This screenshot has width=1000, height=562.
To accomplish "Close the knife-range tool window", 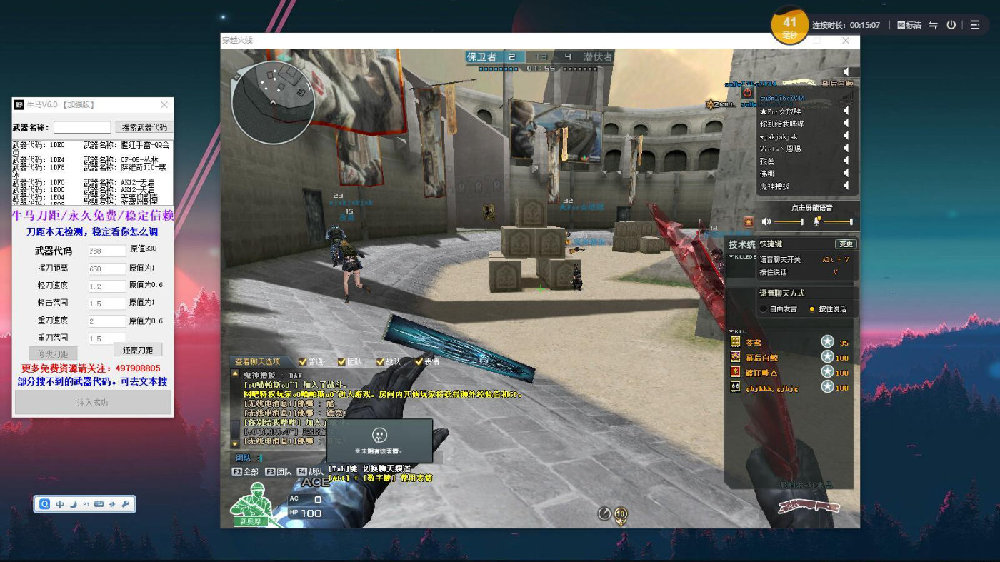I will click(164, 104).
